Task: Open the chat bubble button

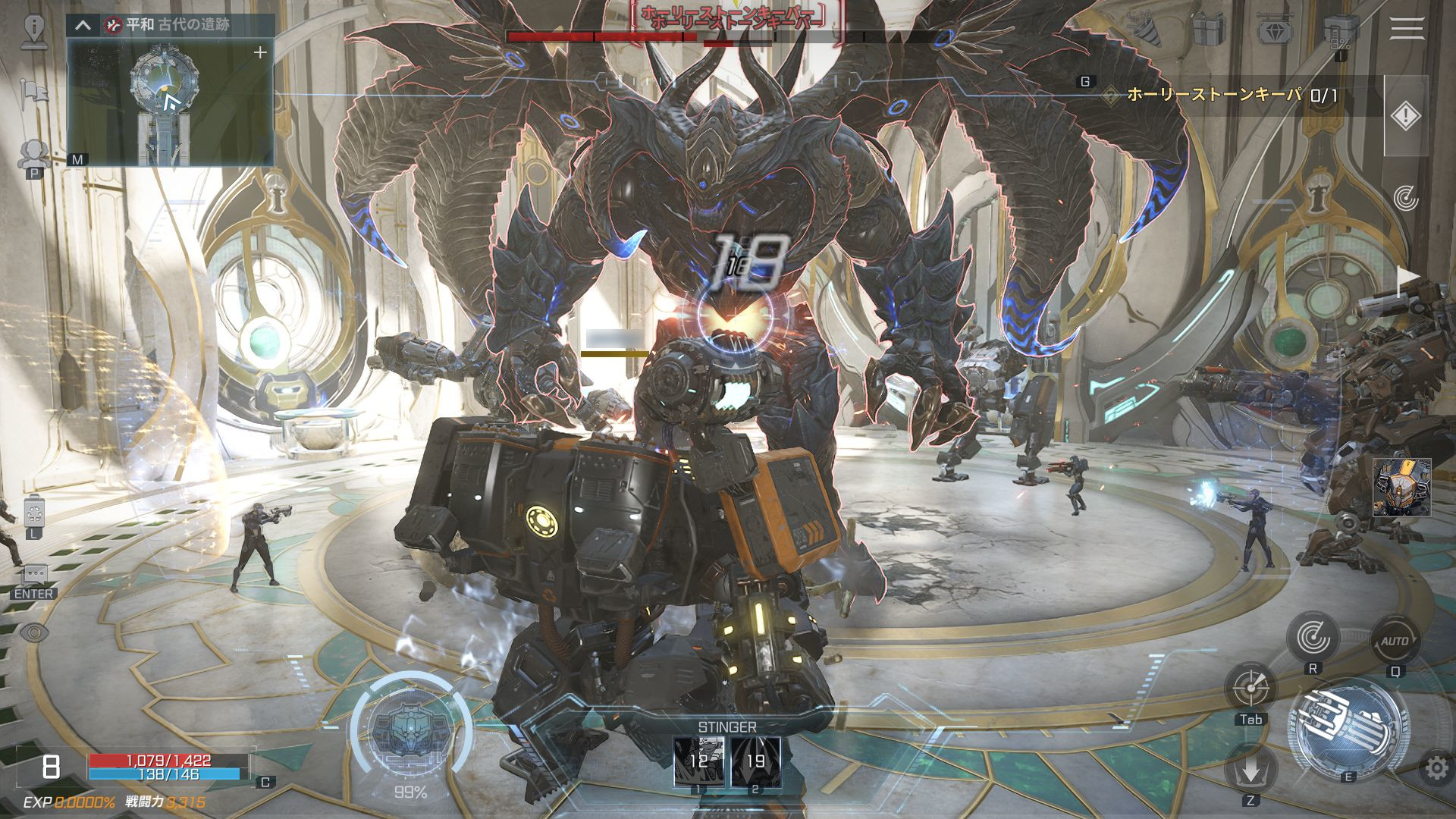Action: click(x=35, y=574)
